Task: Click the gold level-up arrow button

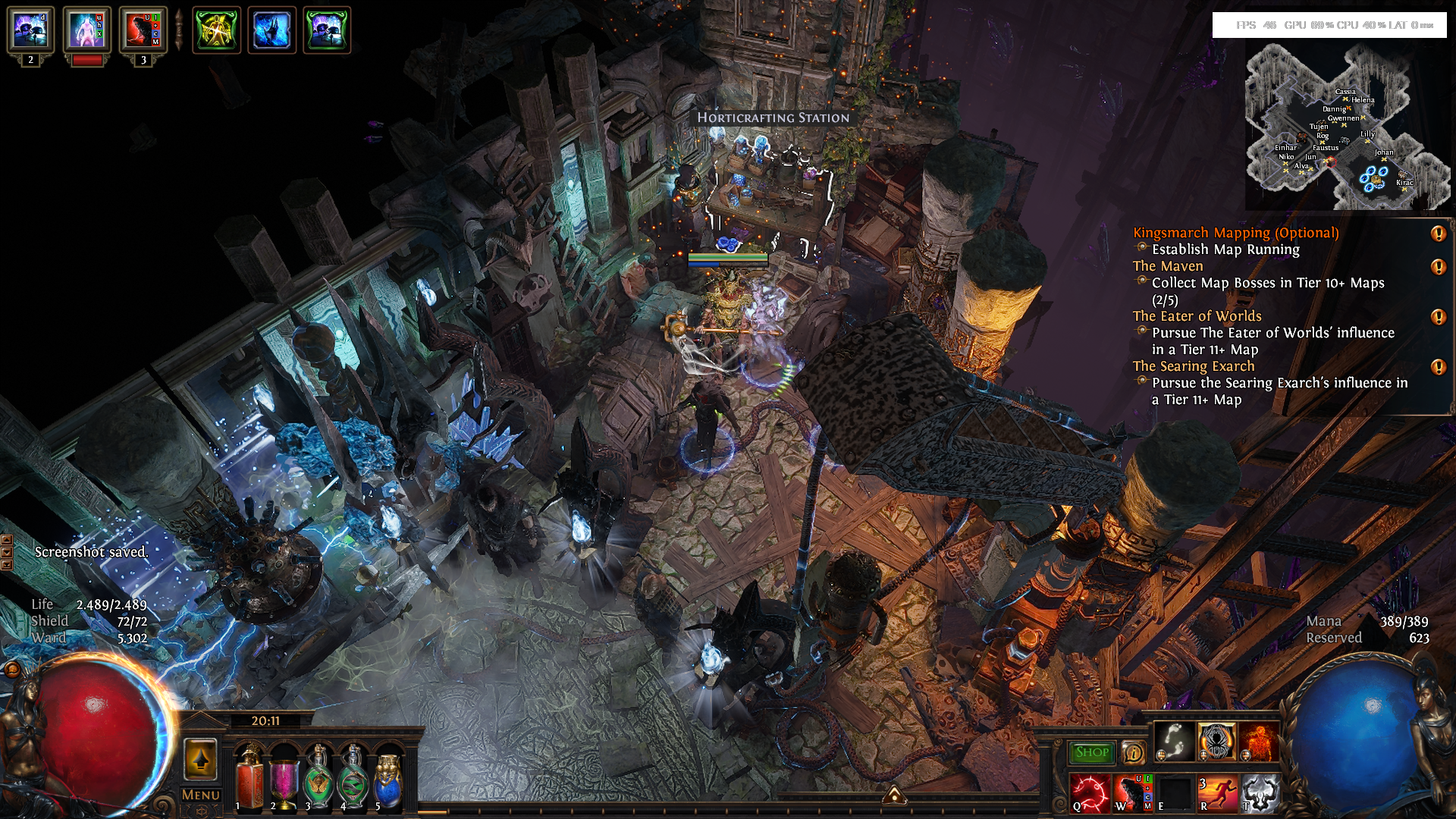Action: [x=201, y=759]
